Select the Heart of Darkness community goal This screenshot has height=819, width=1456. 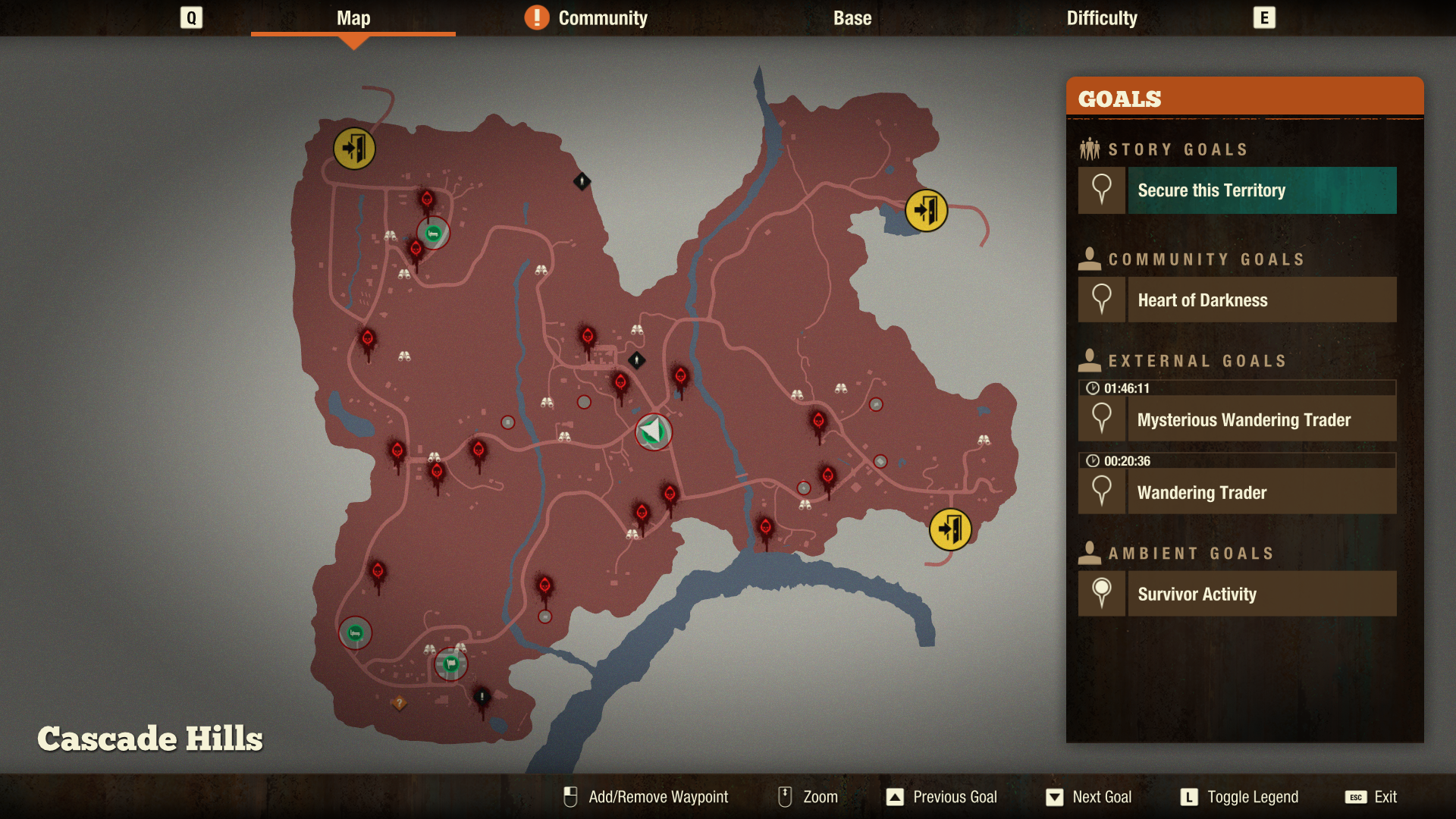pos(1236,300)
